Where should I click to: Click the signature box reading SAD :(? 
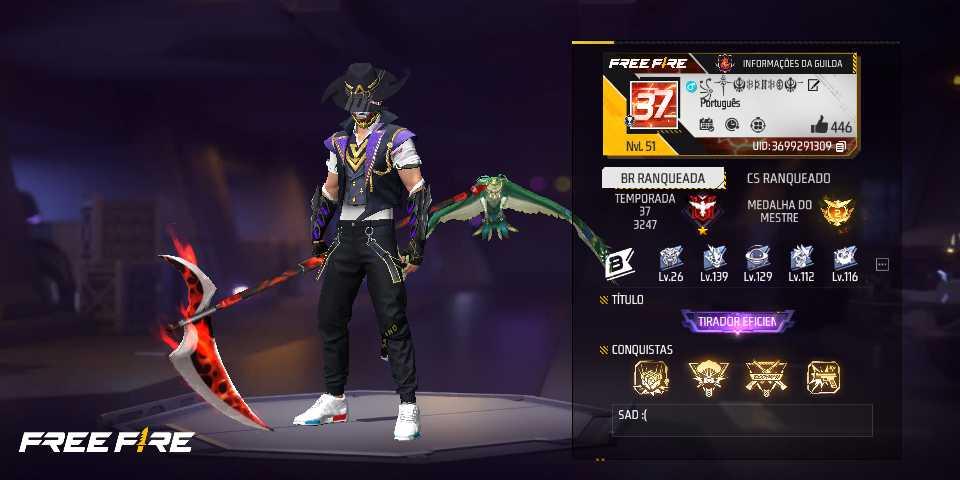[x=742, y=420]
